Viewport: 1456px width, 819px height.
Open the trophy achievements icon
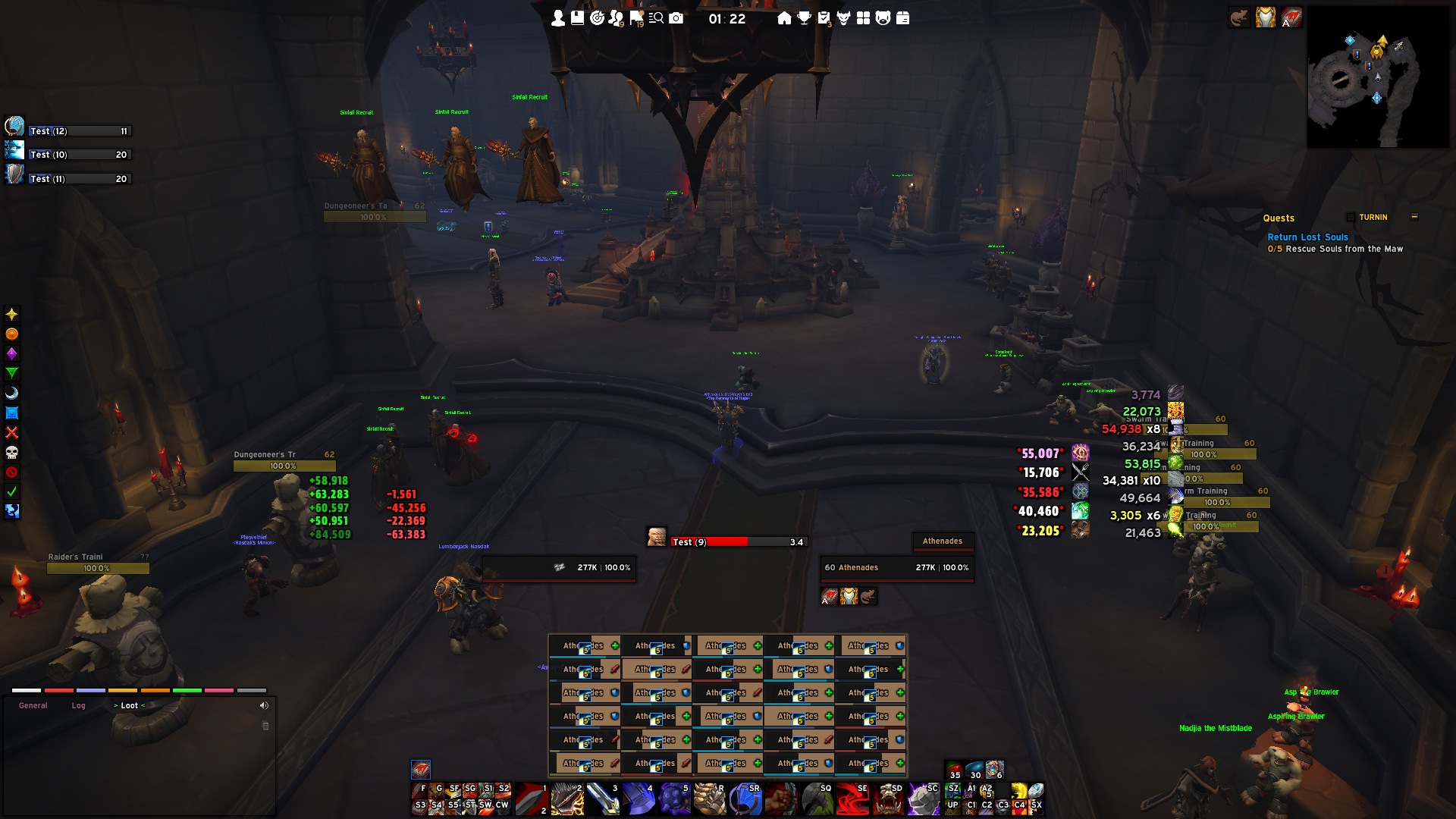coord(804,18)
